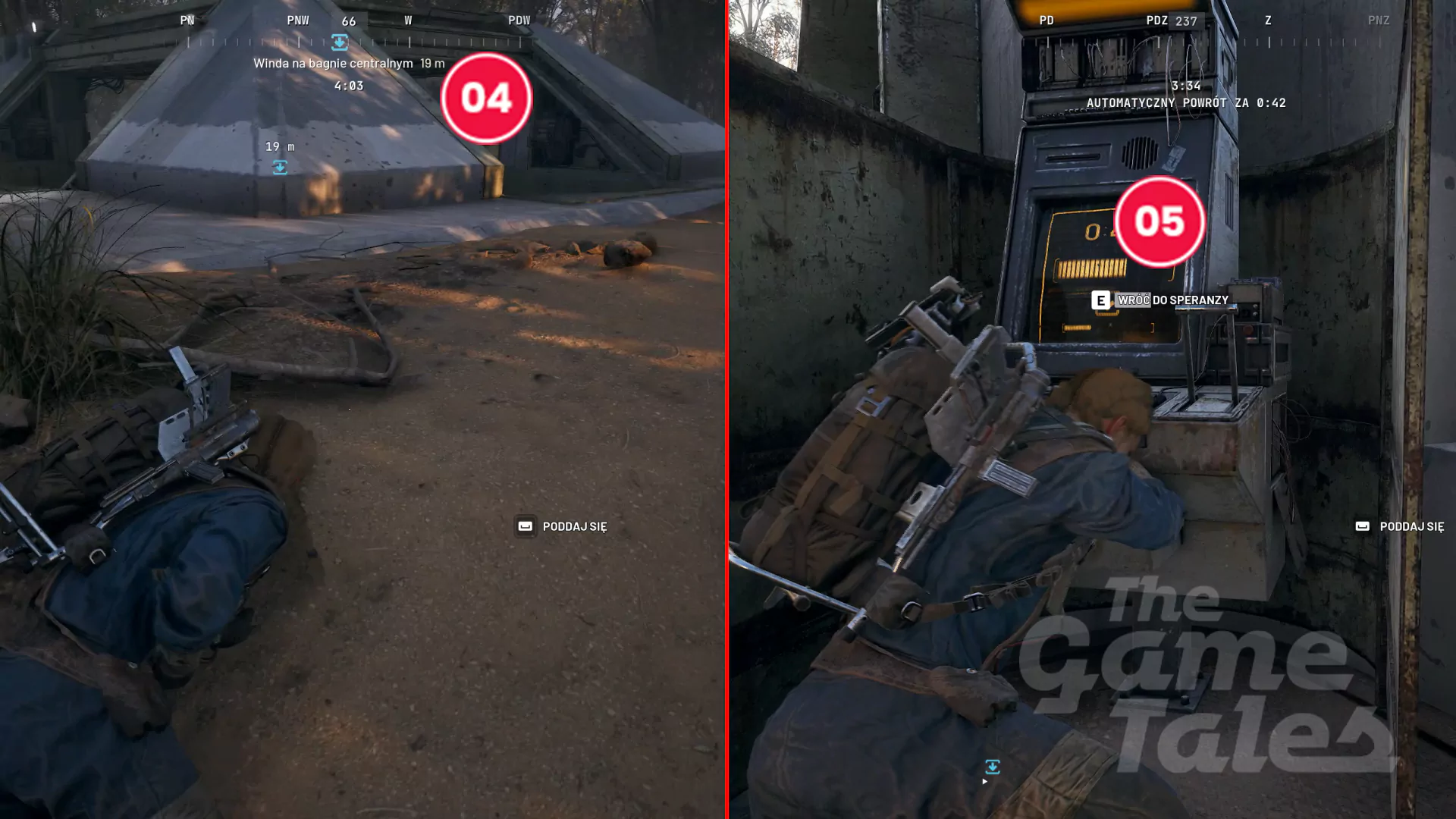Click the gamepad button icon beside PODDAJ SIĘ
Screen dimensions: 1456x819
click(x=524, y=526)
